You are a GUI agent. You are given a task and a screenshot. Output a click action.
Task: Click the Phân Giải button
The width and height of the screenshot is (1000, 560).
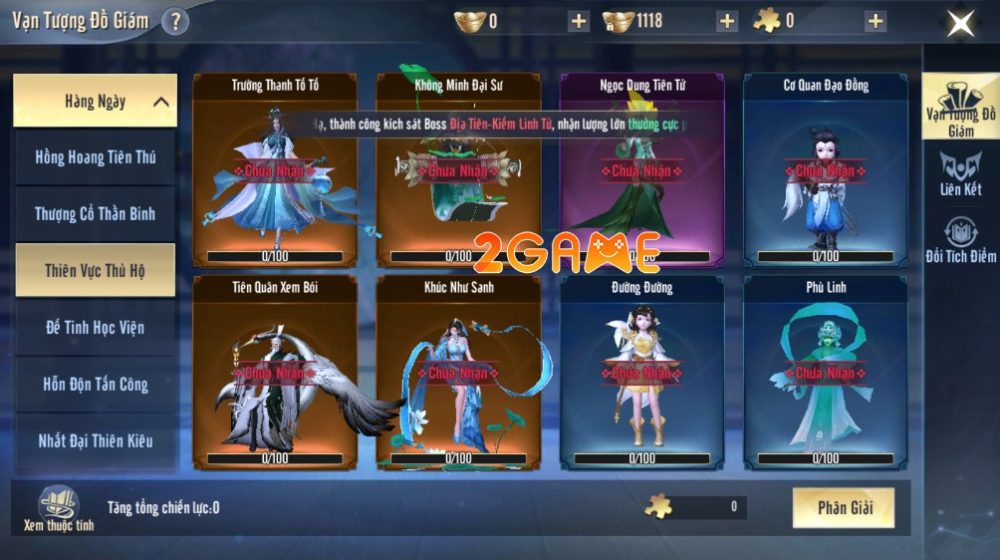tap(844, 507)
